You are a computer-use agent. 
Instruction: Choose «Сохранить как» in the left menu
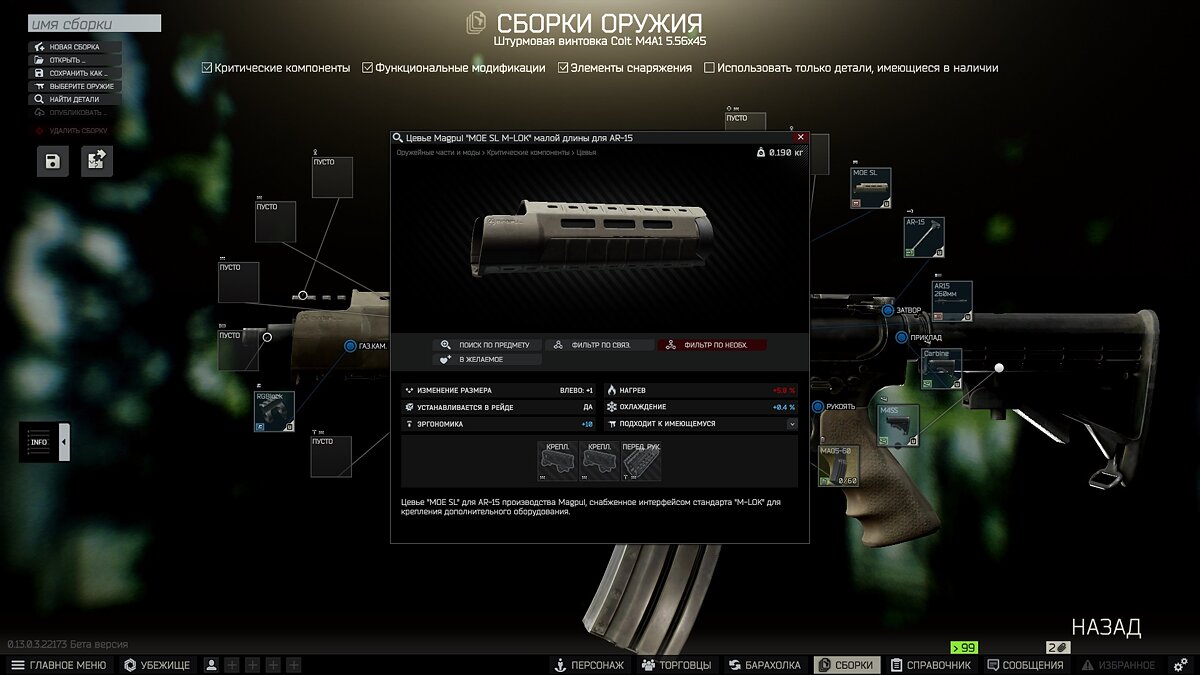click(75, 73)
